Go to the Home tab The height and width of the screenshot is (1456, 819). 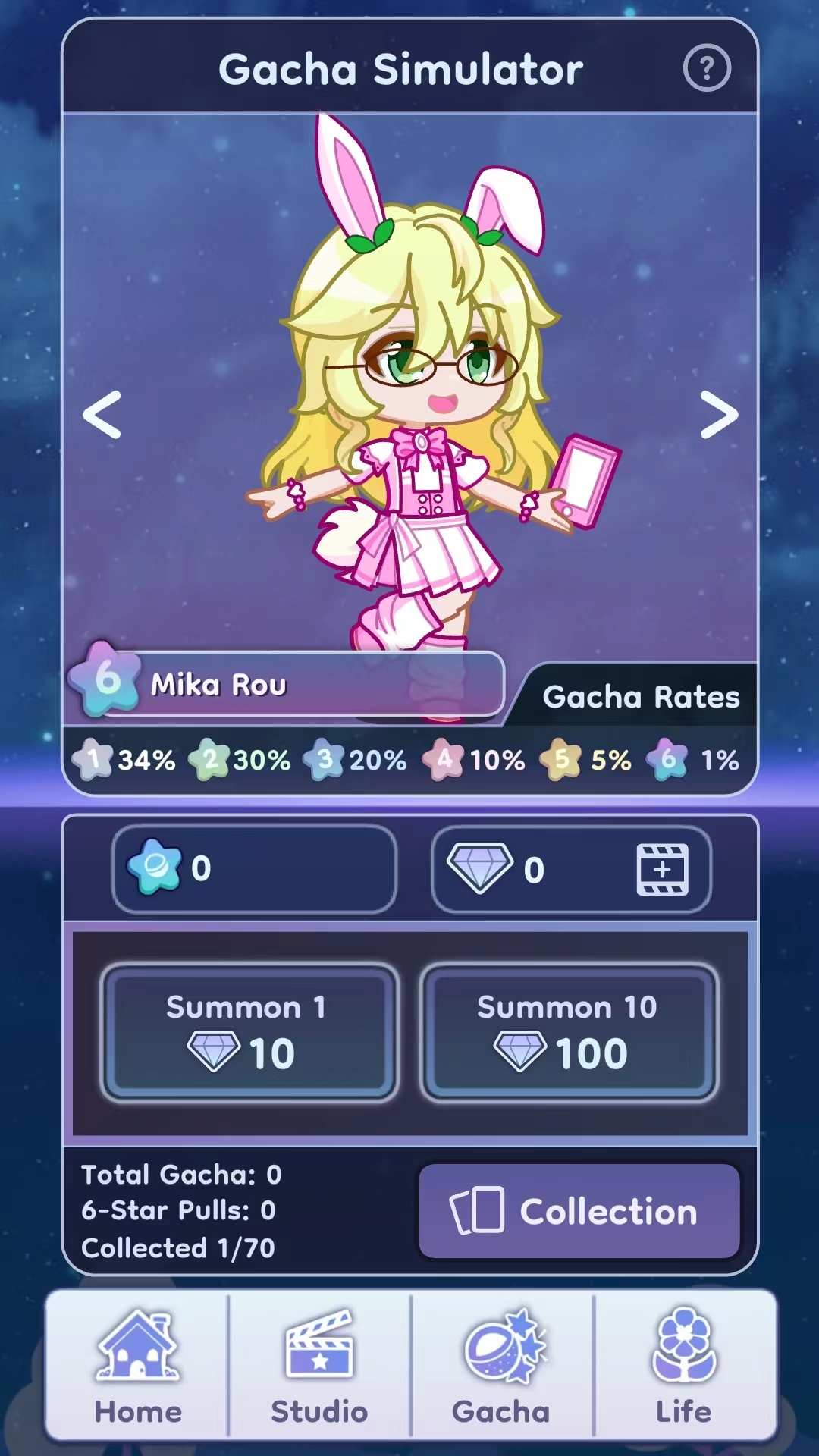[137, 1365]
